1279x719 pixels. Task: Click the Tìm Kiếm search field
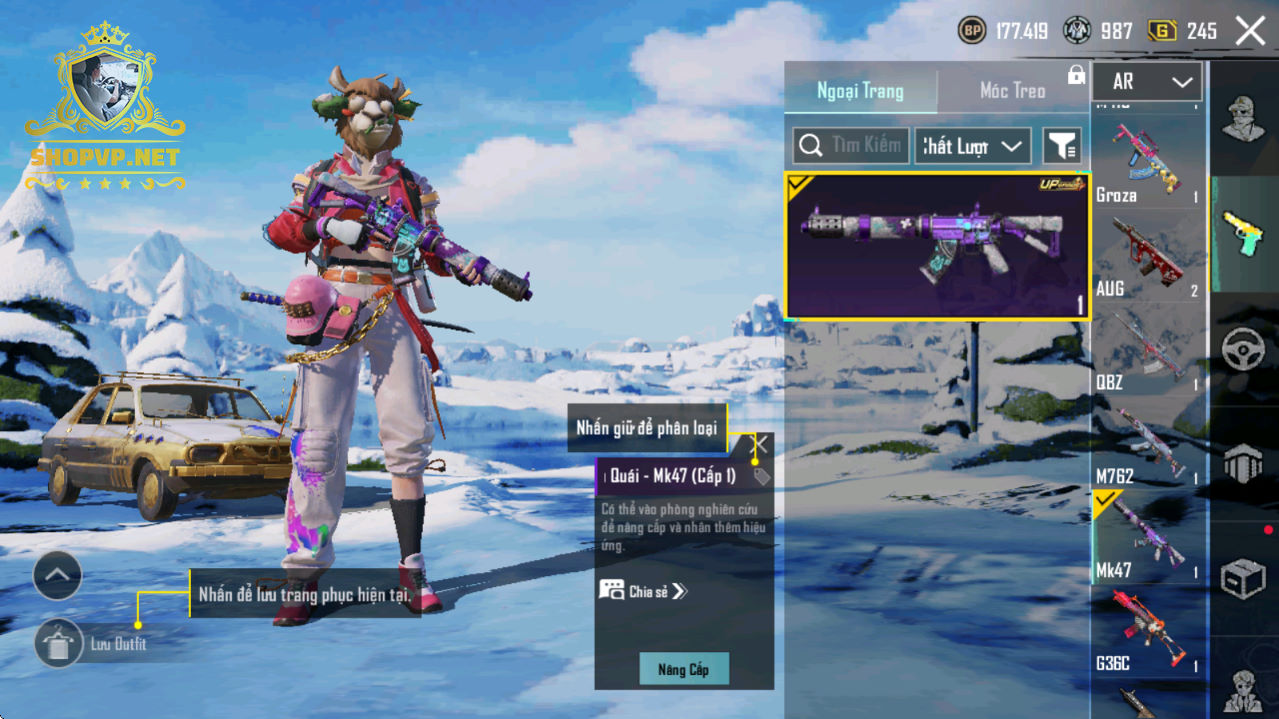[x=851, y=146]
